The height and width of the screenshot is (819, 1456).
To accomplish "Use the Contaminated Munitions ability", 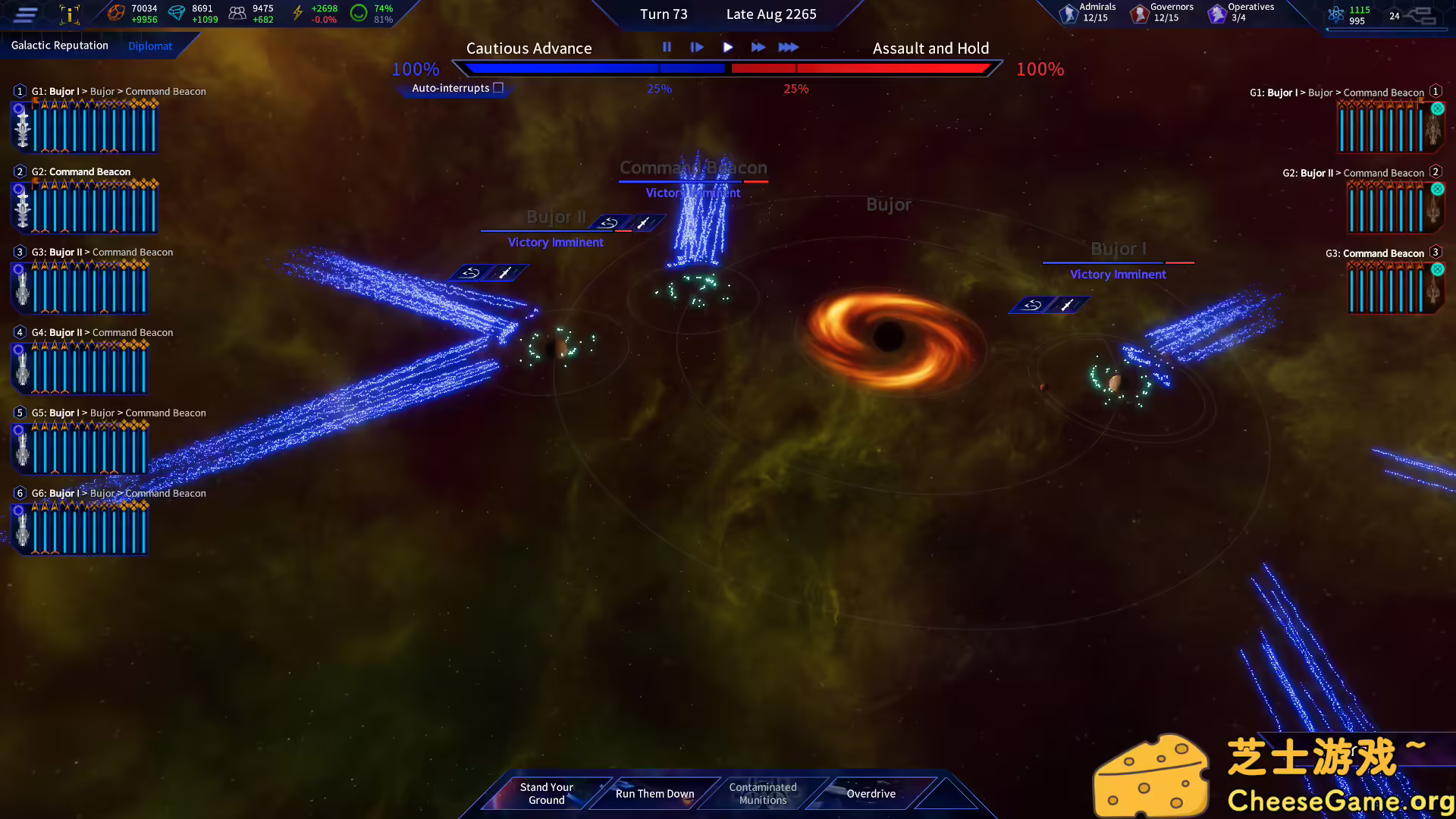I will tap(762, 793).
